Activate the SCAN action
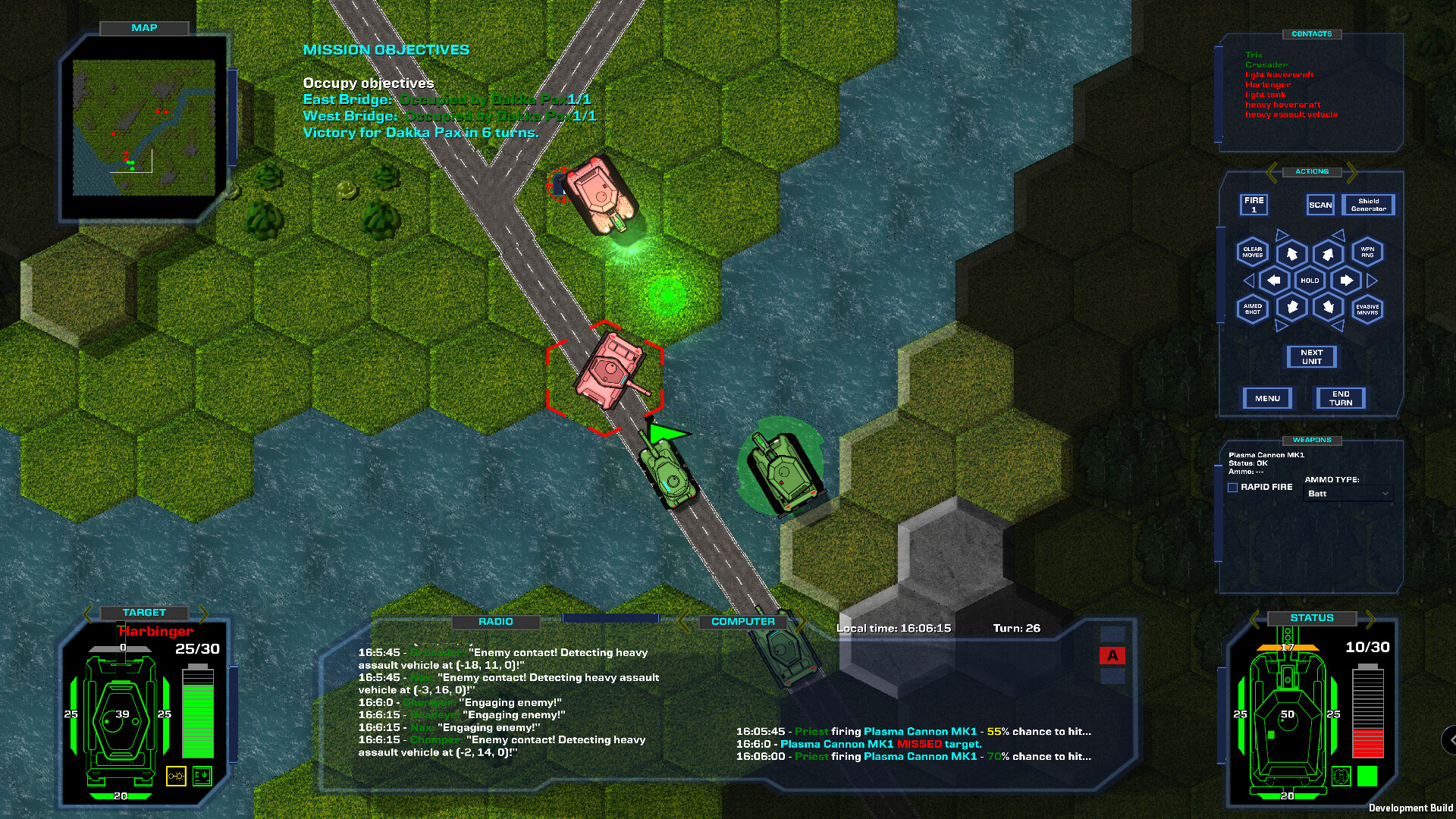The height and width of the screenshot is (819, 1456). point(1320,205)
